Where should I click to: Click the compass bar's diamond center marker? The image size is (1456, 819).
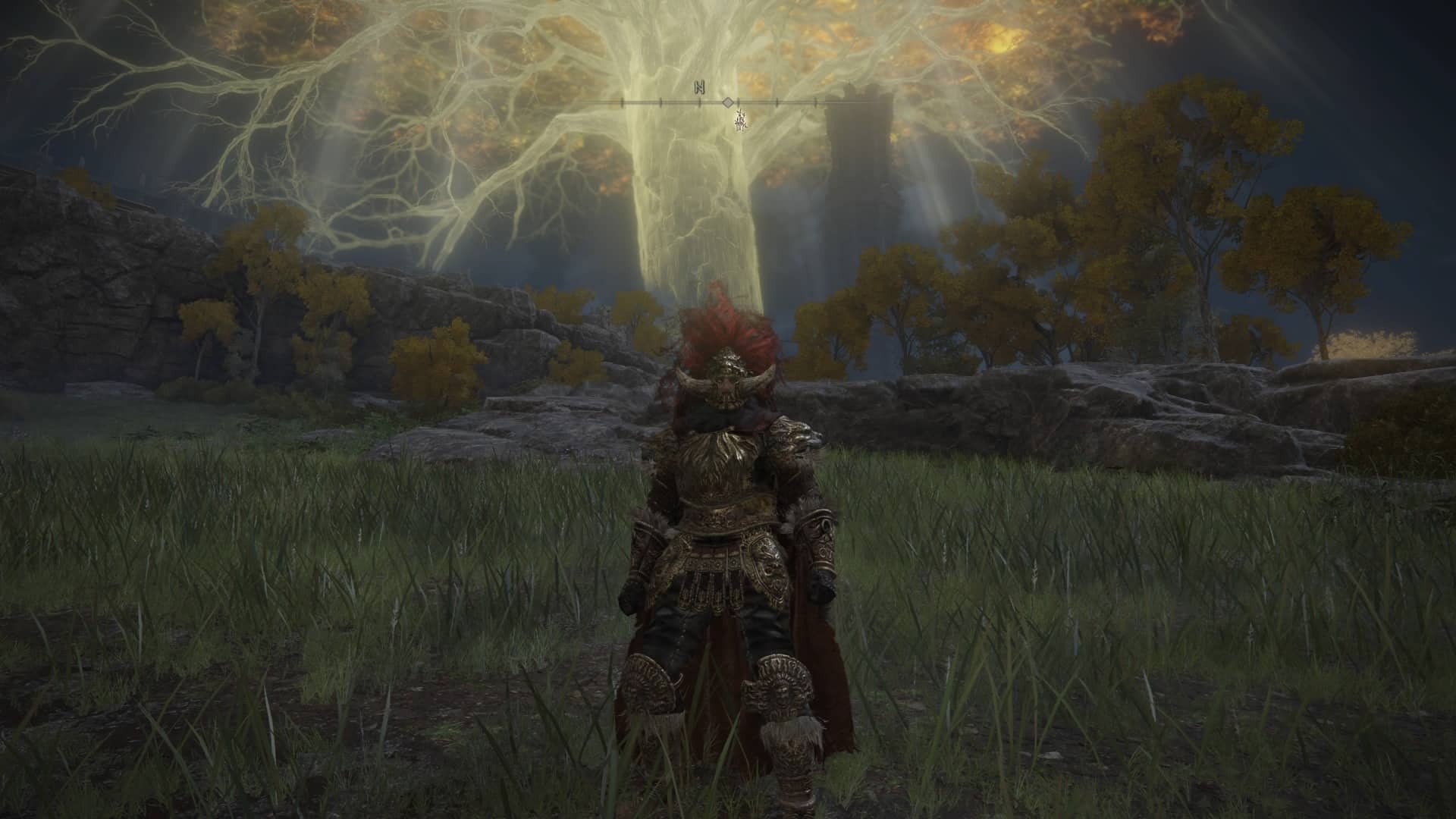tap(727, 102)
